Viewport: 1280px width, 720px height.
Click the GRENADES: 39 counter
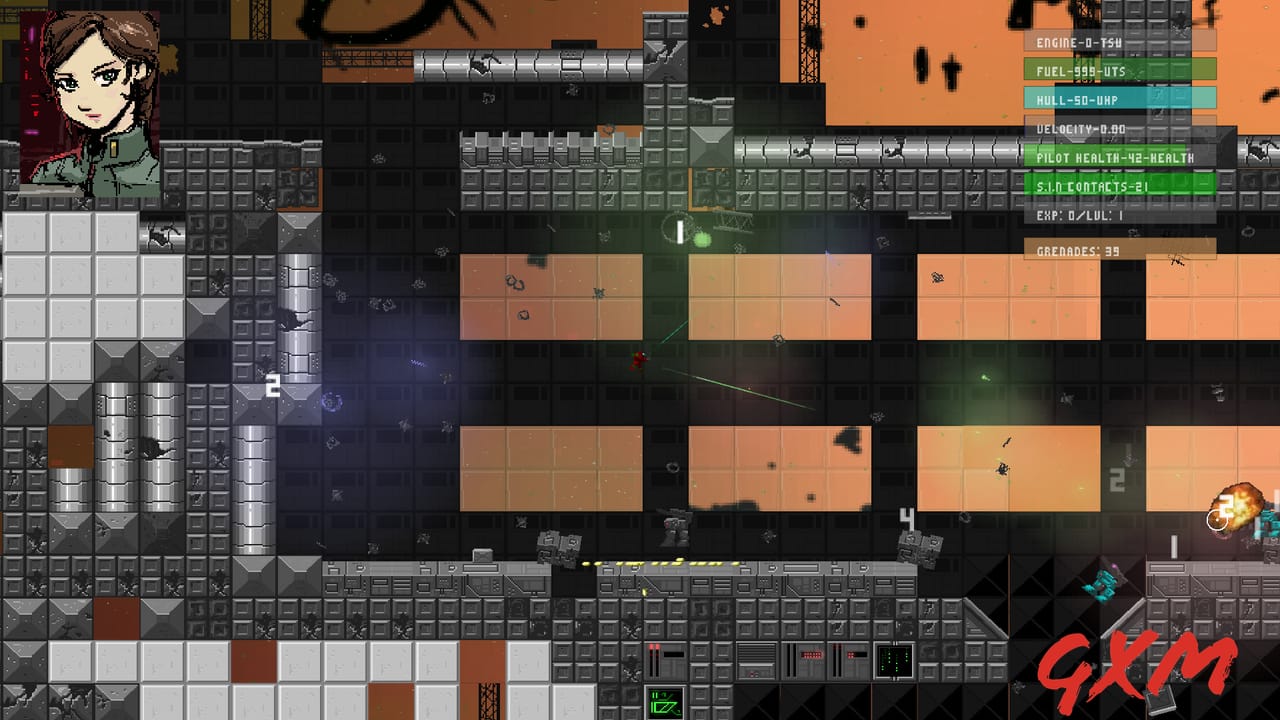click(1078, 250)
